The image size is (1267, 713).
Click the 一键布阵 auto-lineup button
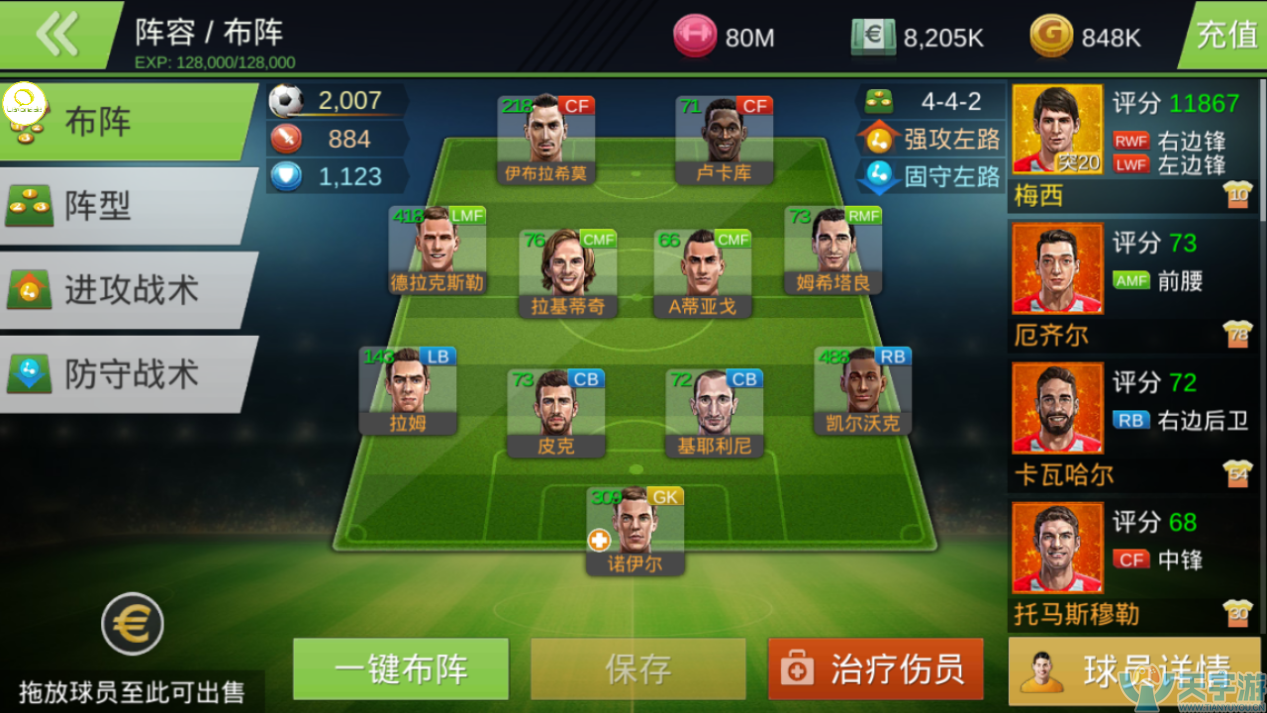[x=401, y=669]
